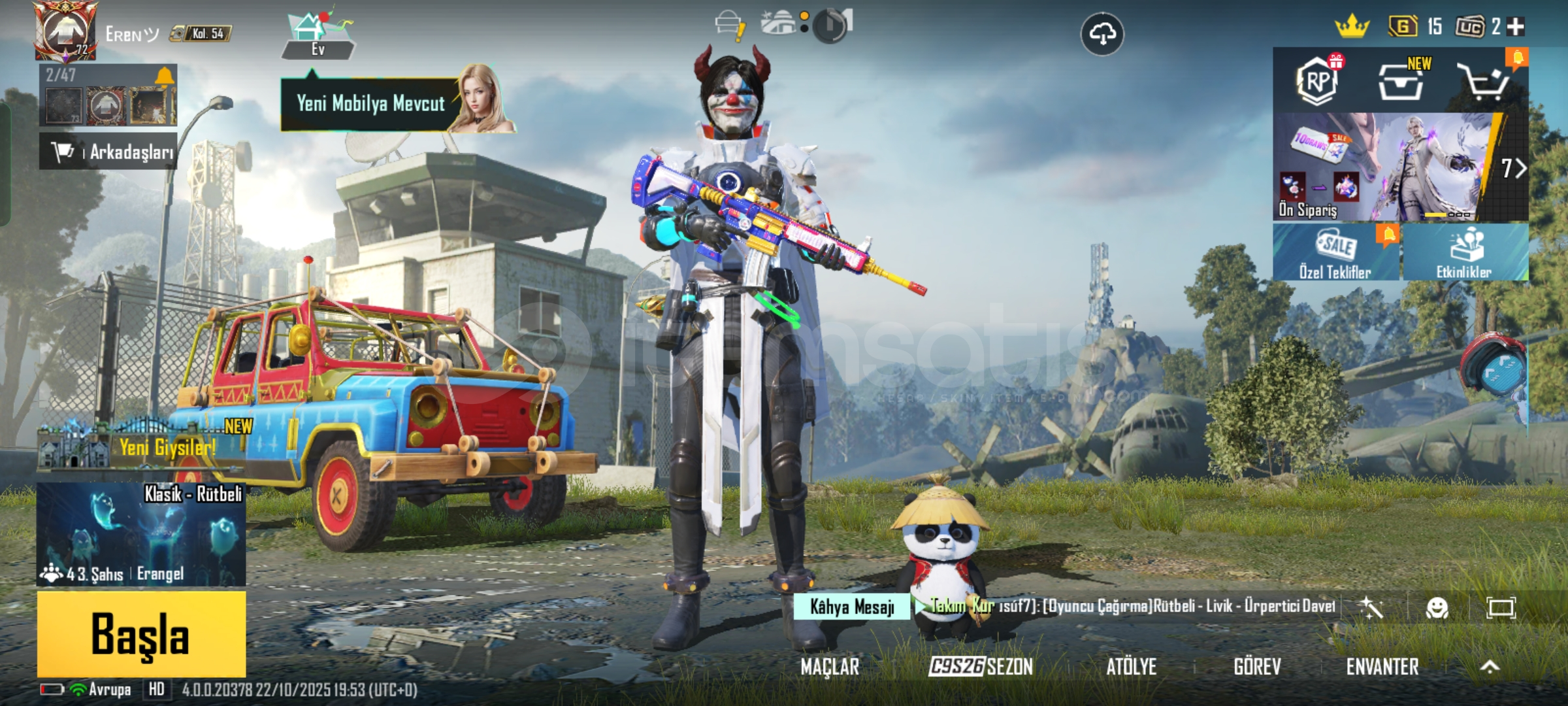
Task: Add UC with the plus button
Action: pyautogui.click(x=1516, y=27)
